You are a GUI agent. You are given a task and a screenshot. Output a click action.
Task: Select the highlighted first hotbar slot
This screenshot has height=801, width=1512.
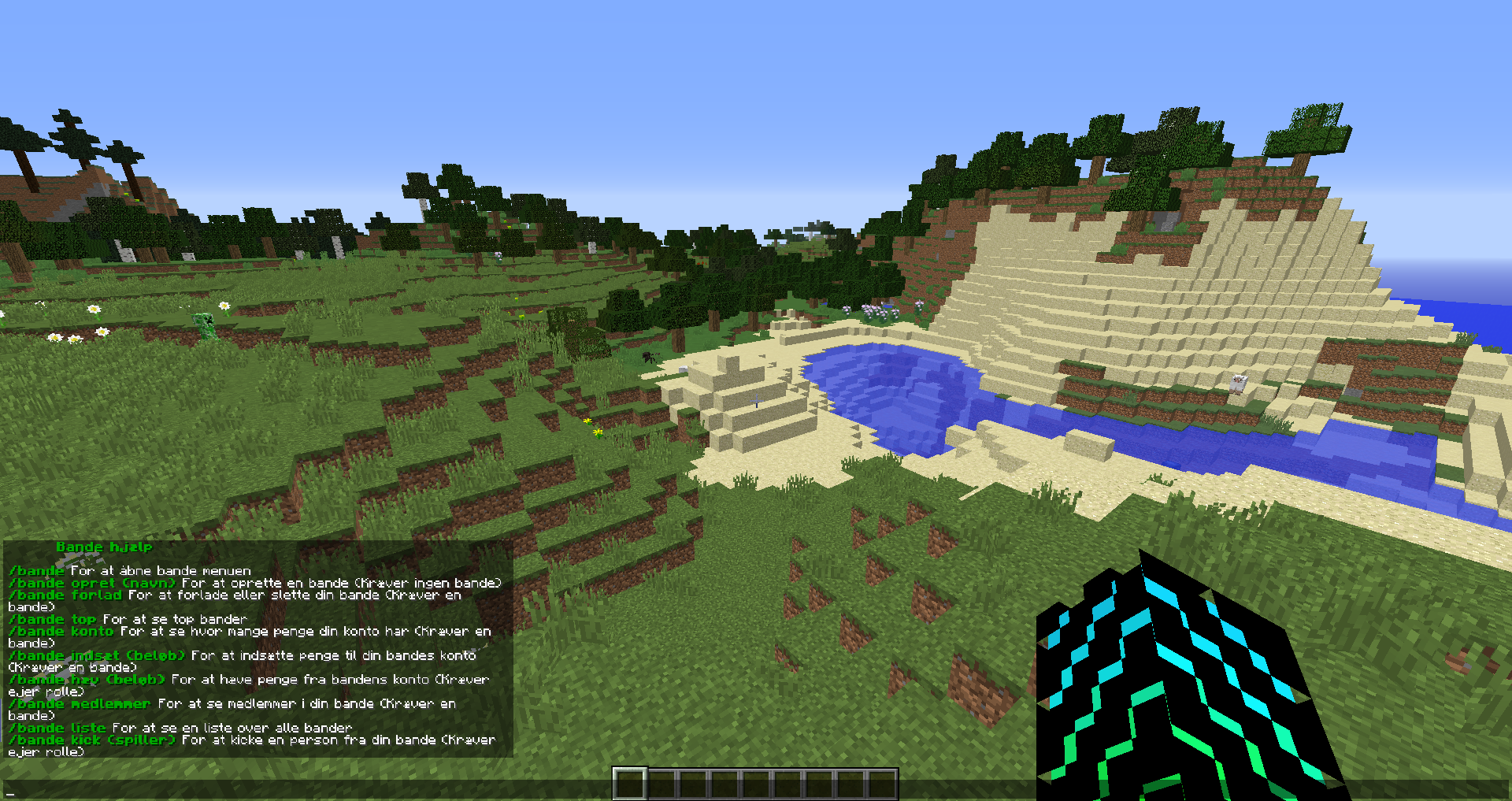tap(630, 784)
